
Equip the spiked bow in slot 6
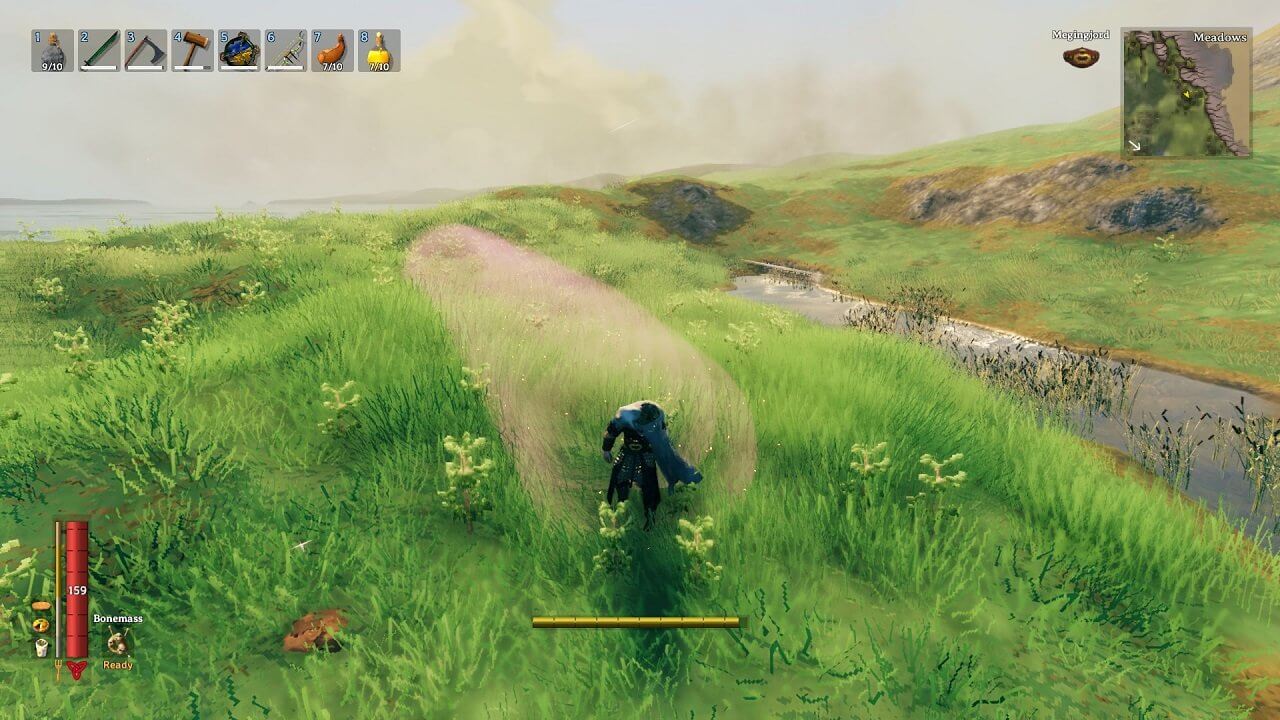click(286, 50)
